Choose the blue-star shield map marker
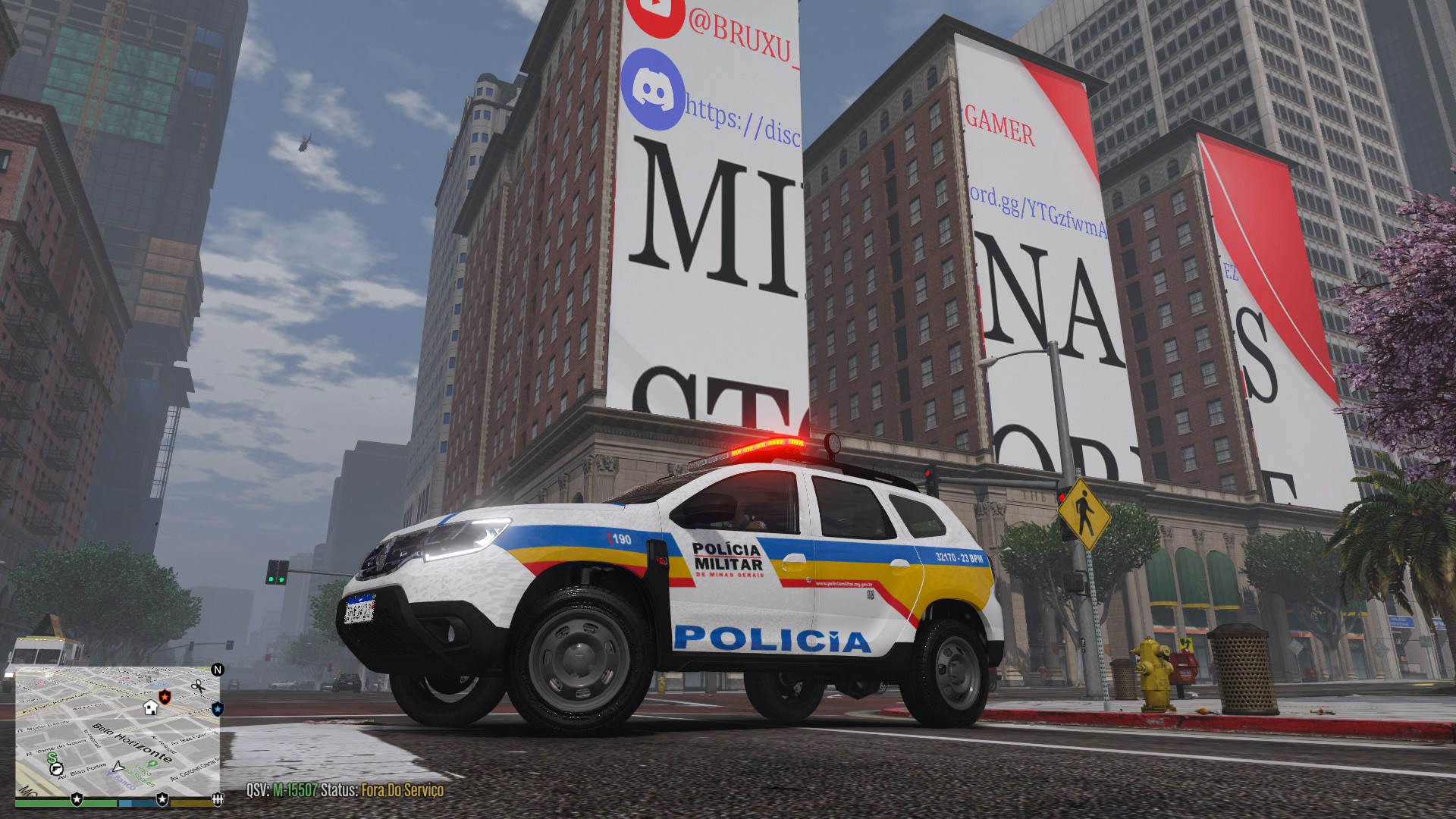 218,709
